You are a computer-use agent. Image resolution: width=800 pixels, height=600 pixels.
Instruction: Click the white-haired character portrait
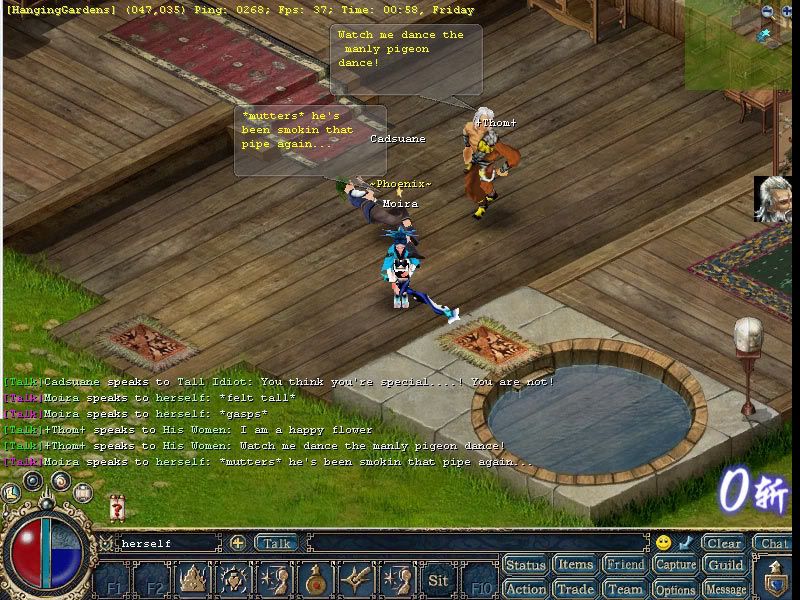tap(774, 198)
